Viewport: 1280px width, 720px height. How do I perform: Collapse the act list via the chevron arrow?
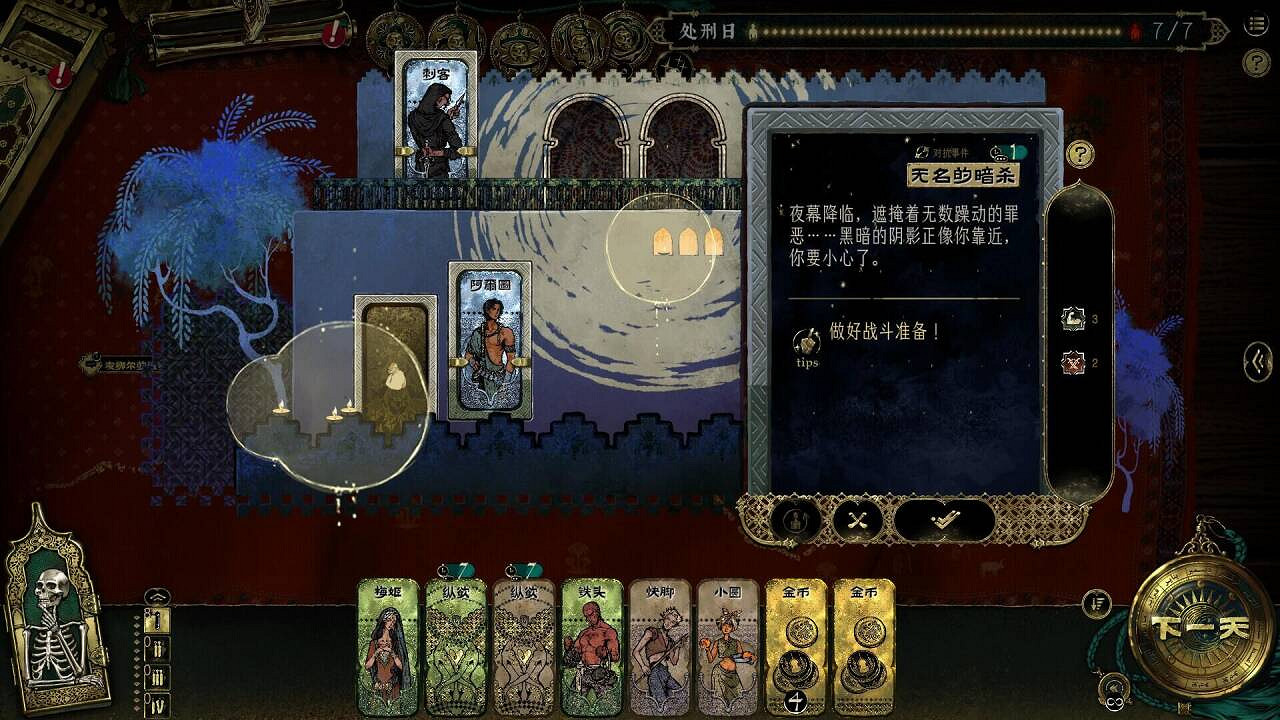tap(158, 596)
